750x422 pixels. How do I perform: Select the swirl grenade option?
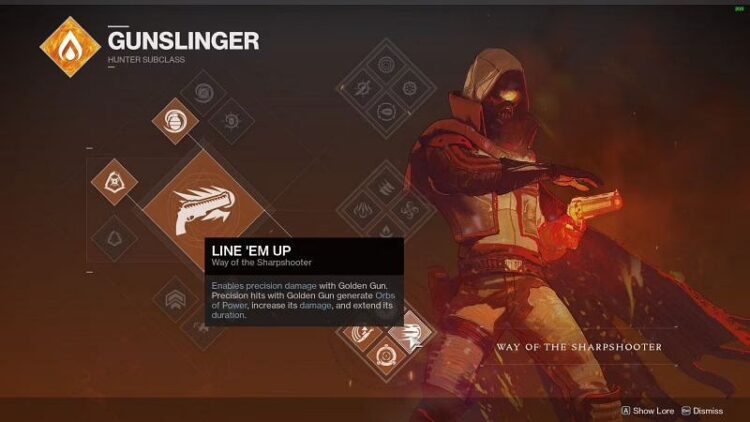click(204, 93)
